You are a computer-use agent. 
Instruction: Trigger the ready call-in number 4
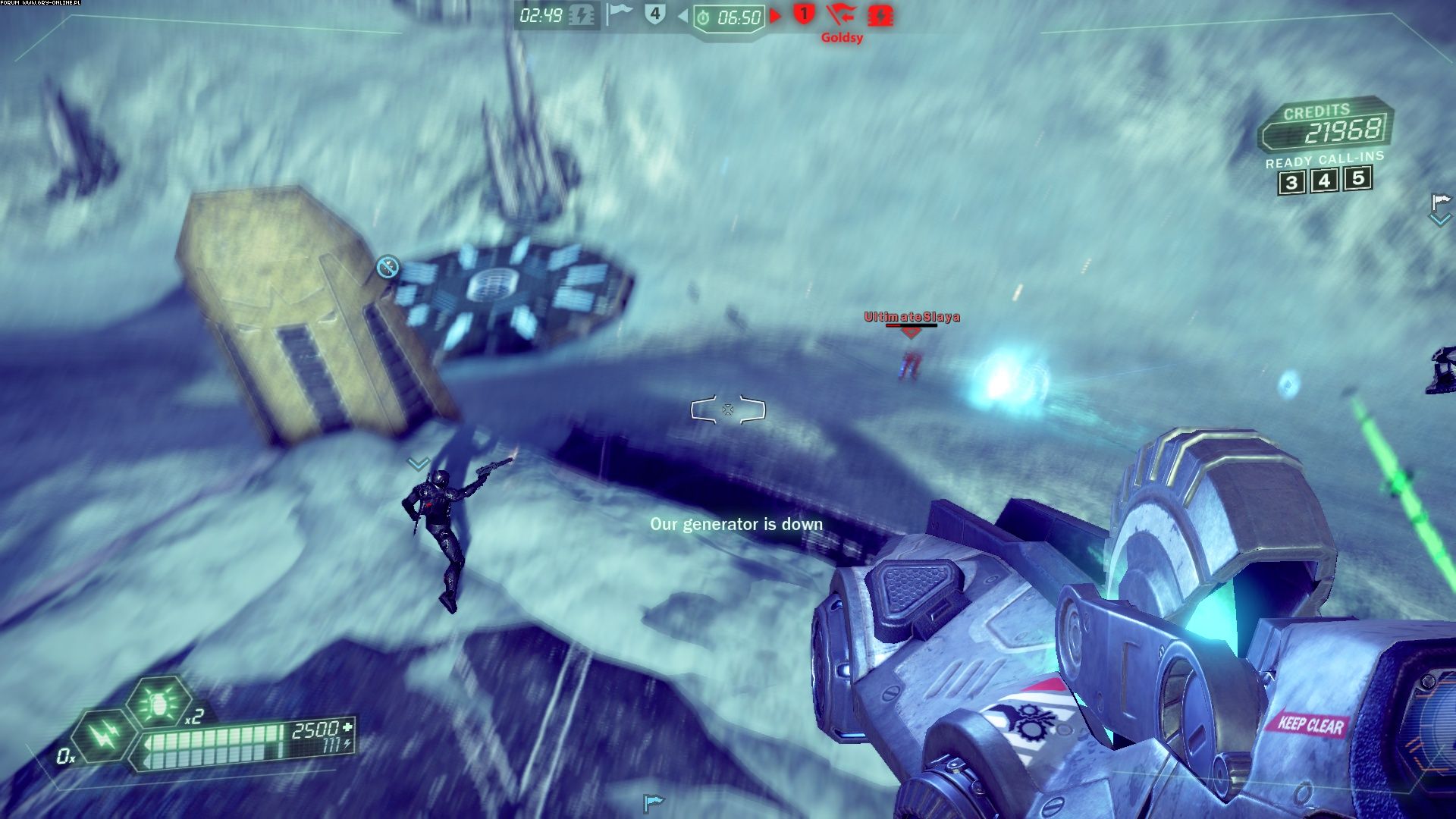point(1324,180)
